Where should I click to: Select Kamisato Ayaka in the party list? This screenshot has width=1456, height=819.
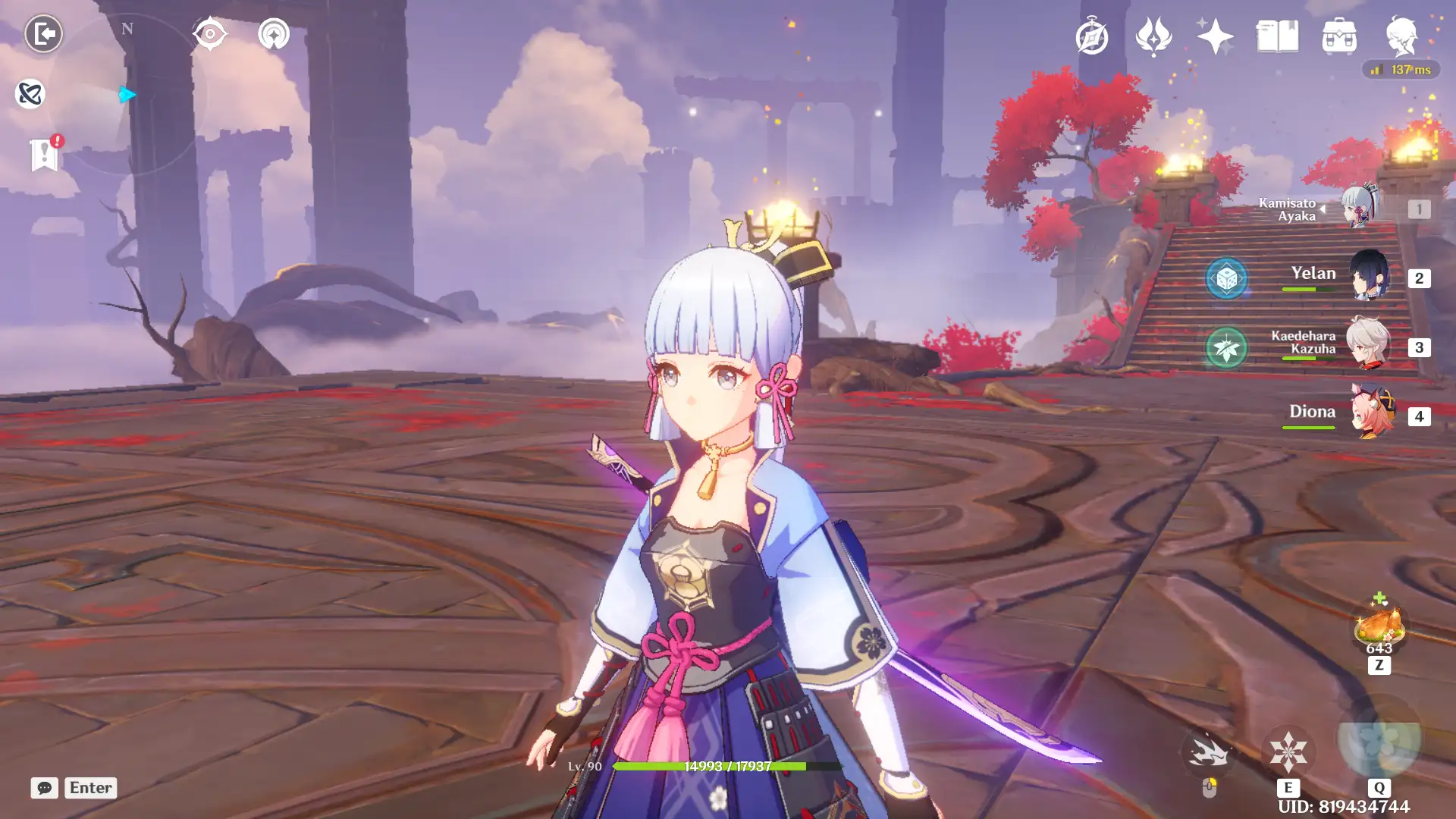(1360, 207)
